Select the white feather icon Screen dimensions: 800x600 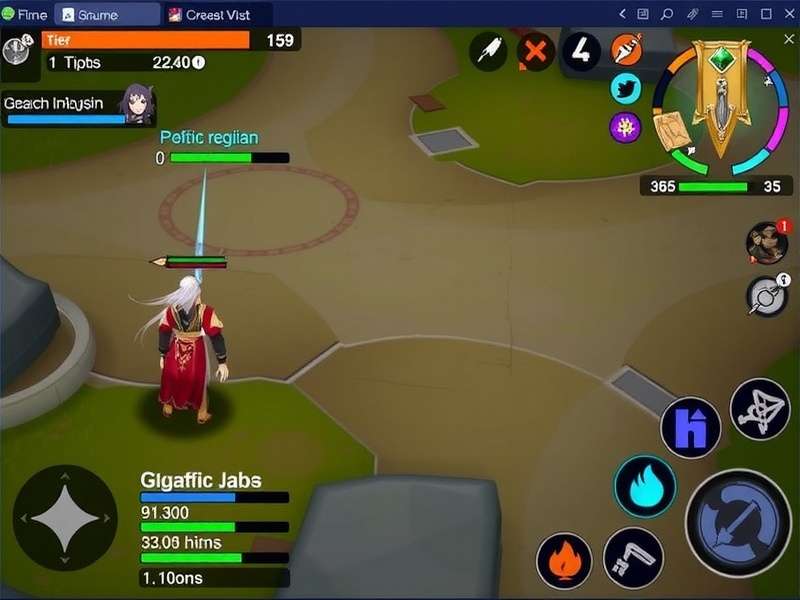click(x=490, y=50)
